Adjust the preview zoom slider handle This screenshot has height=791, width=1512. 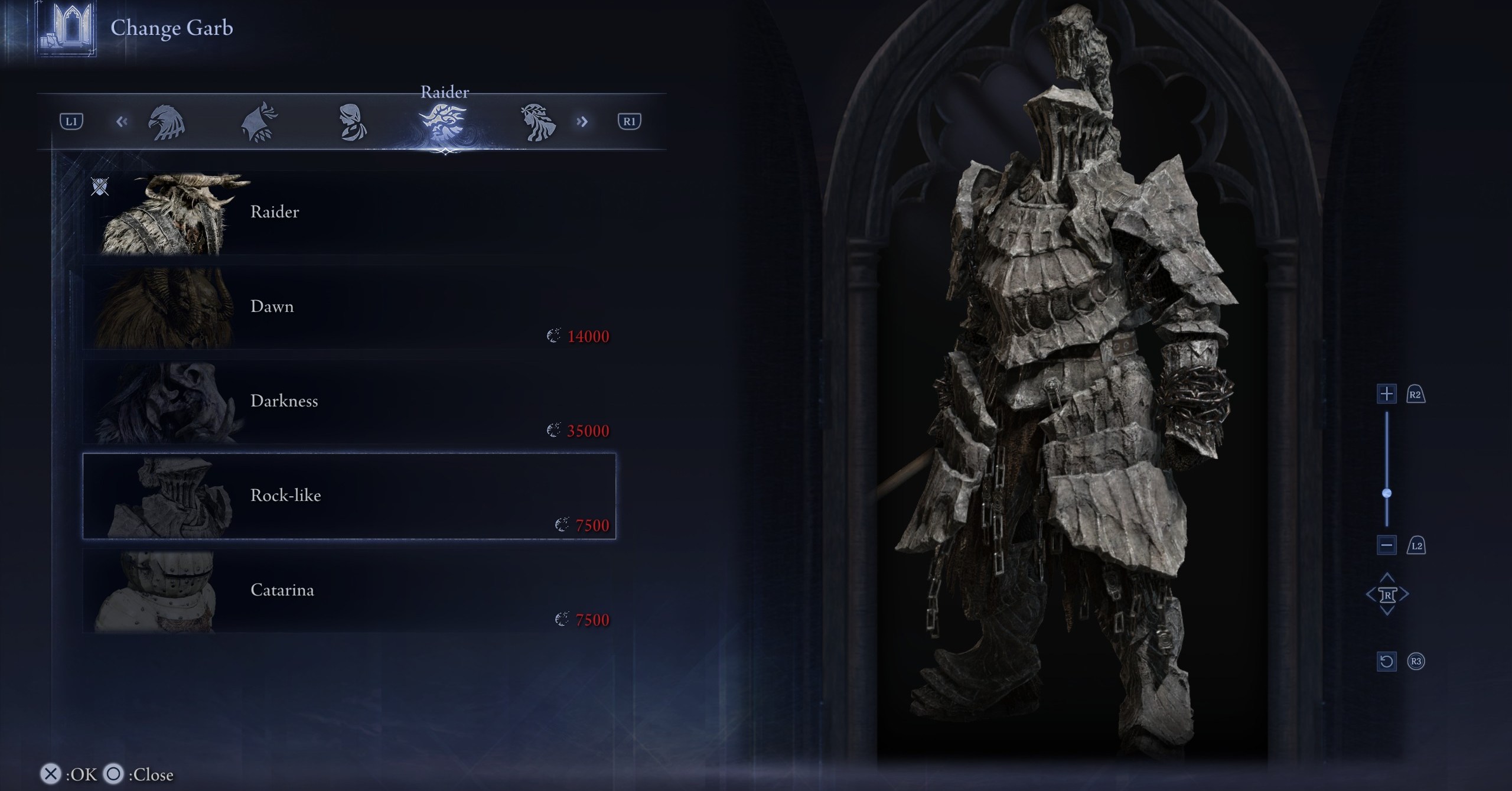coord(1387,493)
